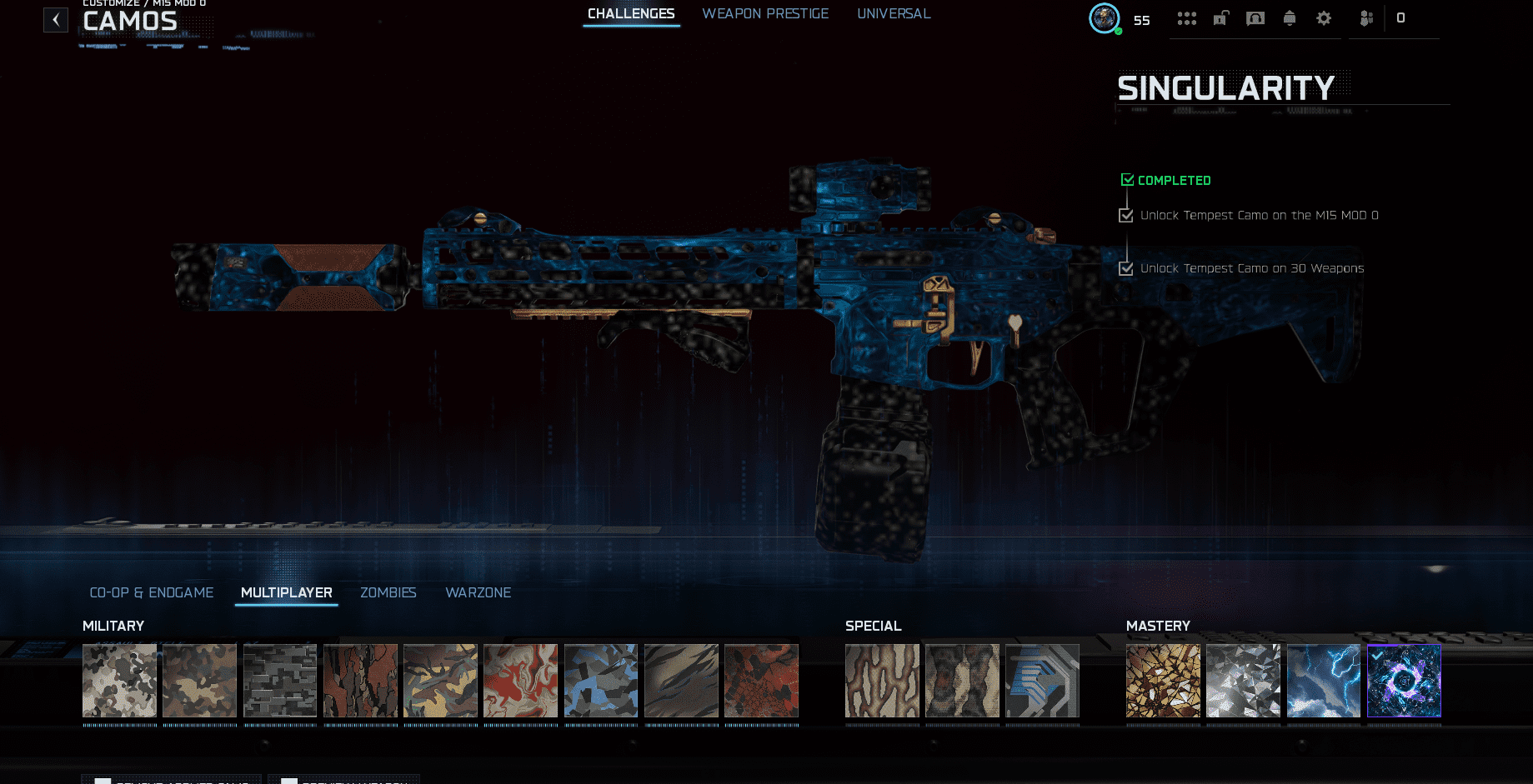Viewport: 1533px width, 784px height.
Task: Switch to the Weapon Prestige tab
Action: (x=765, y=14)
